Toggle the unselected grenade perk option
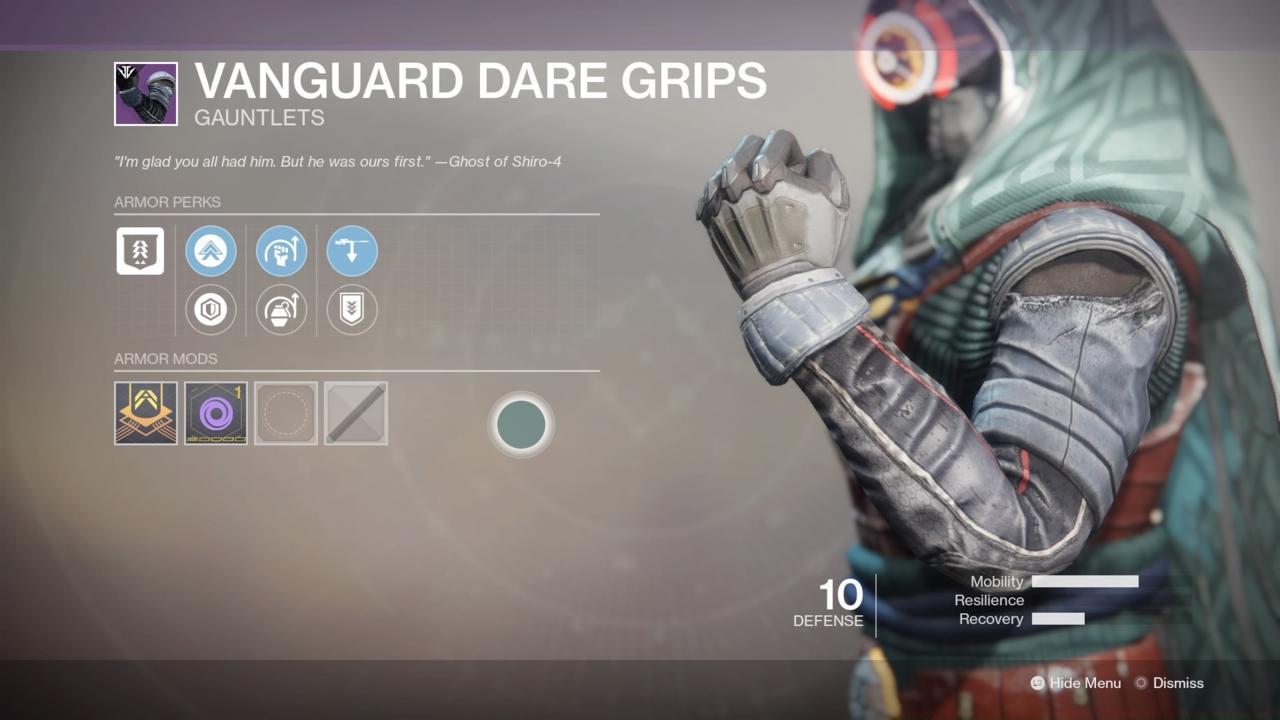1280x720 pixels. (281, 310)
